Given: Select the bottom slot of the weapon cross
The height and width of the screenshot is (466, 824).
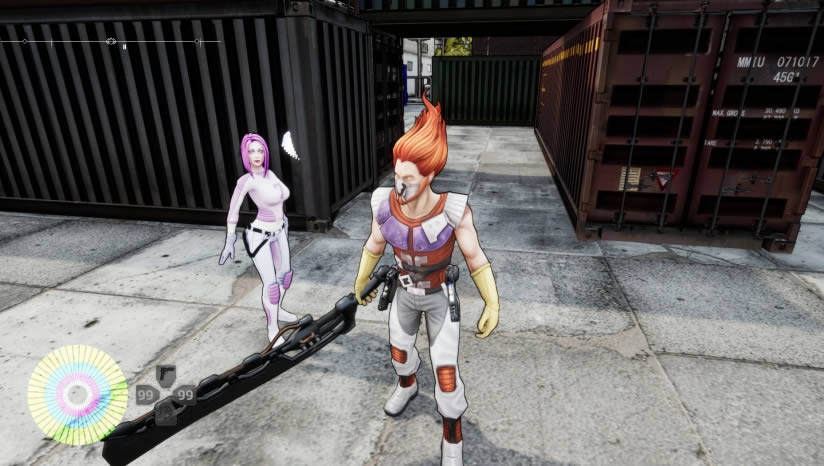Looking at the screenshot, I should click(166, 412).
